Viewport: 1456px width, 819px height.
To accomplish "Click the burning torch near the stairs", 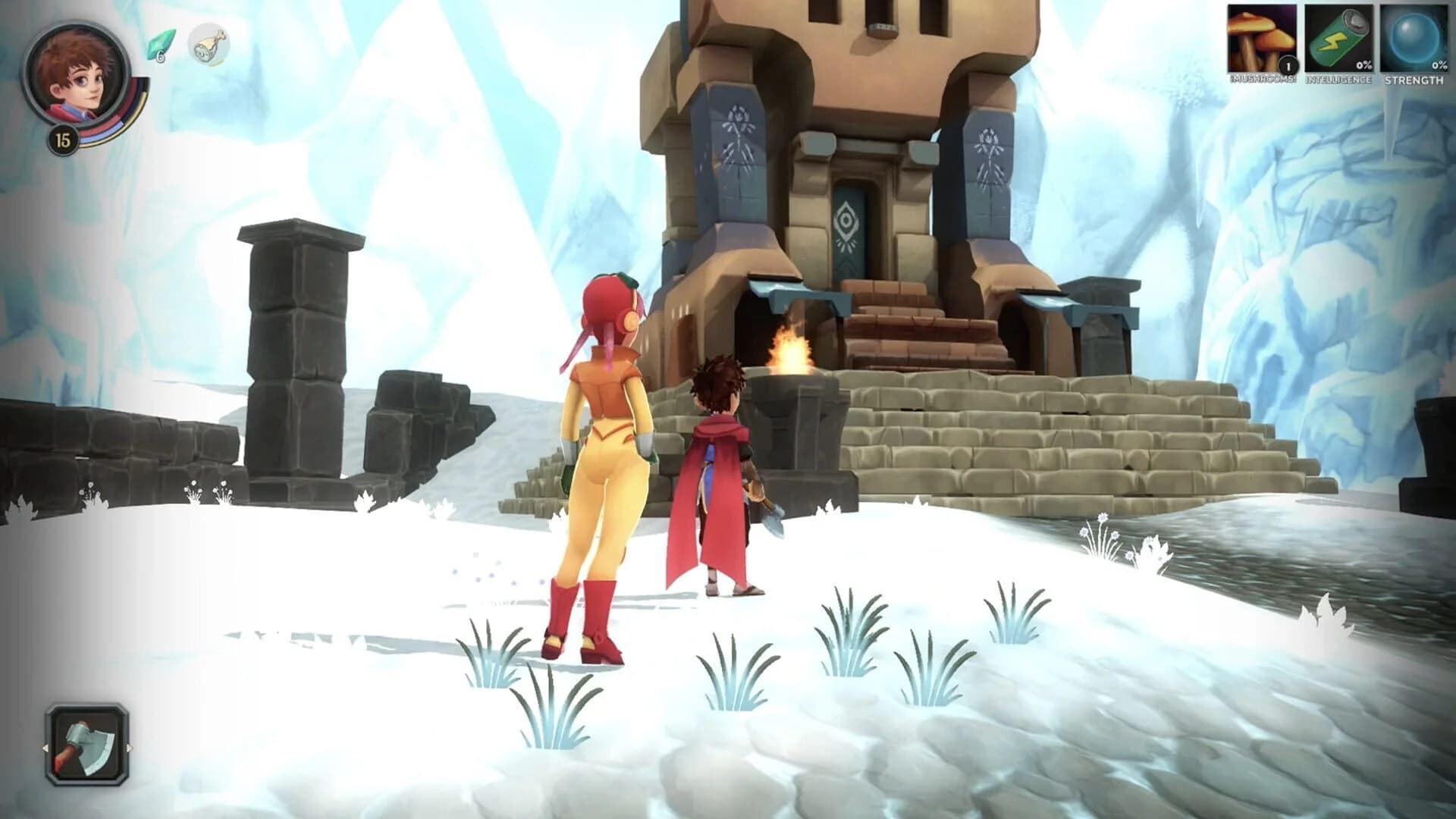I will pos(789,349).
